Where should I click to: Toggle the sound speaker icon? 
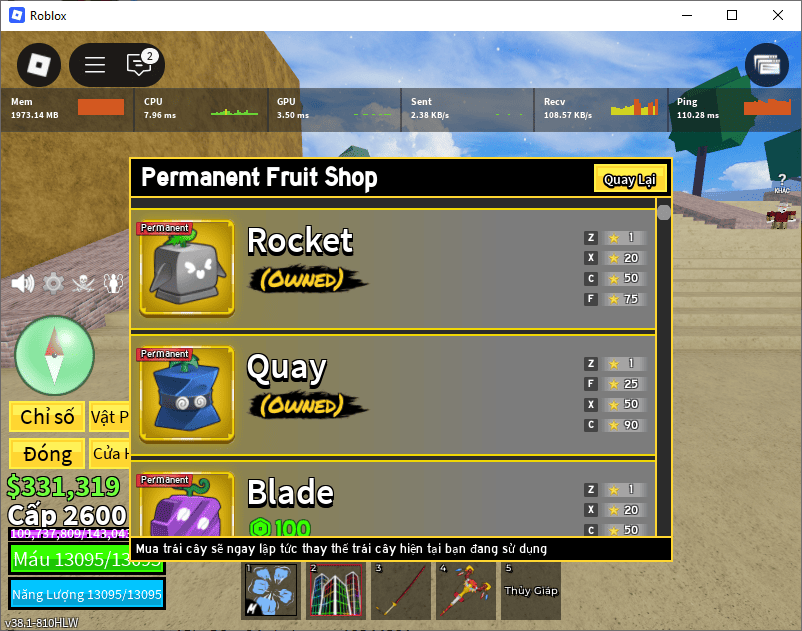tap(22, 283)
